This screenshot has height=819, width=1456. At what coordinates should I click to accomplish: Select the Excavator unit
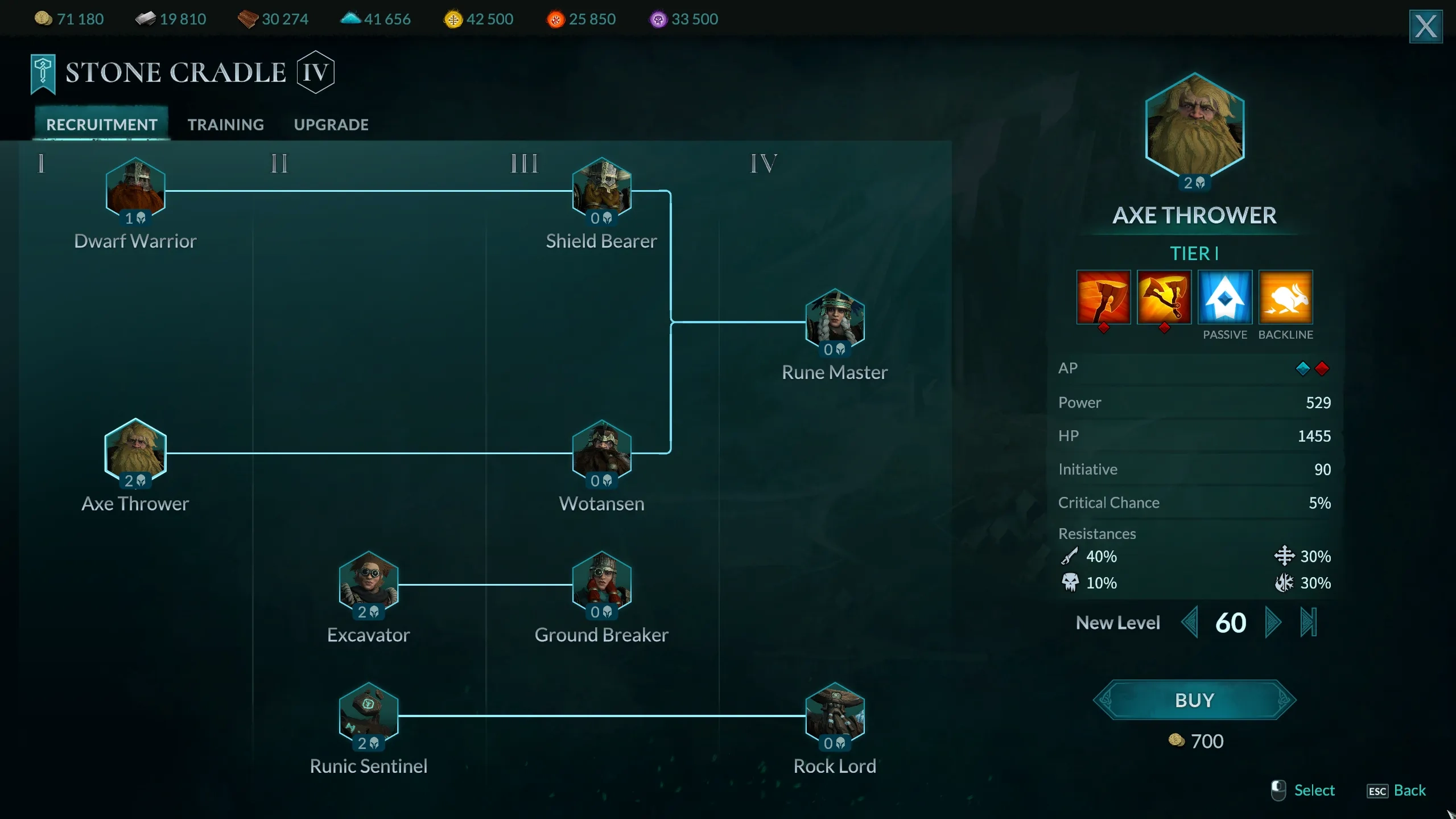click(x=369, y=582)
